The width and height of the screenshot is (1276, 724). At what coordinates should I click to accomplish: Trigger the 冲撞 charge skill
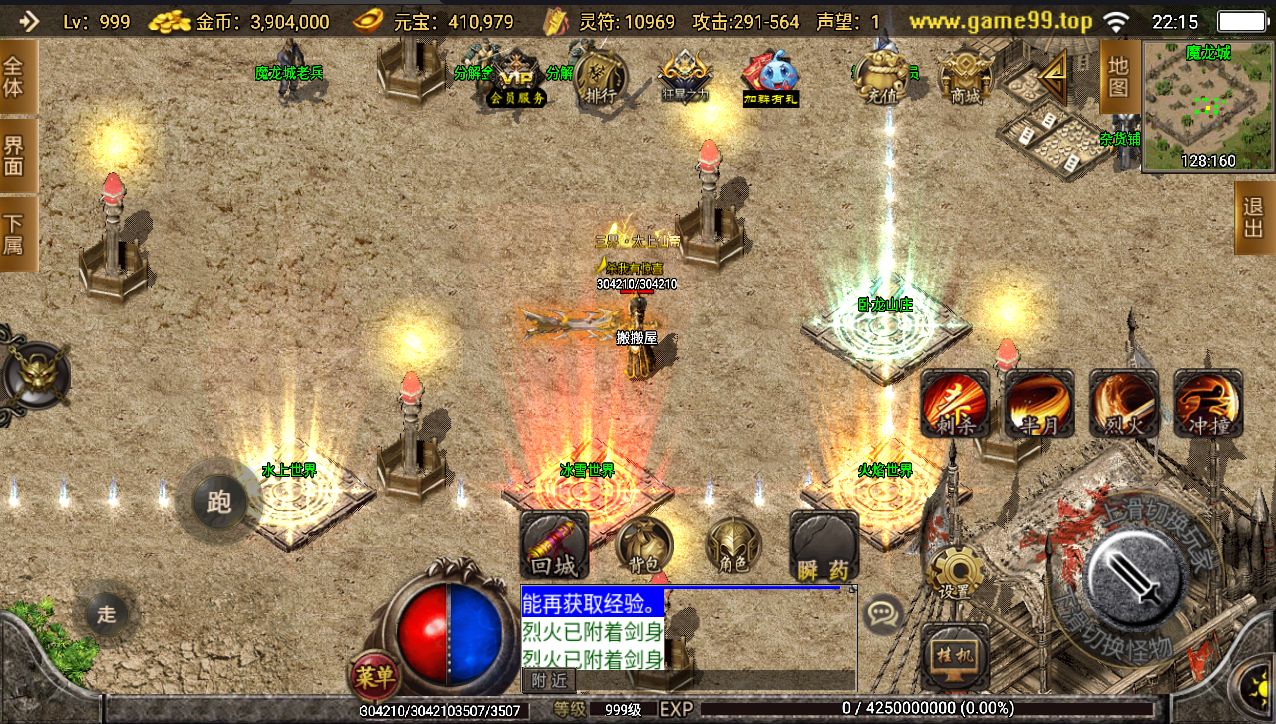pyautogui.click(x=1208, y=403)
